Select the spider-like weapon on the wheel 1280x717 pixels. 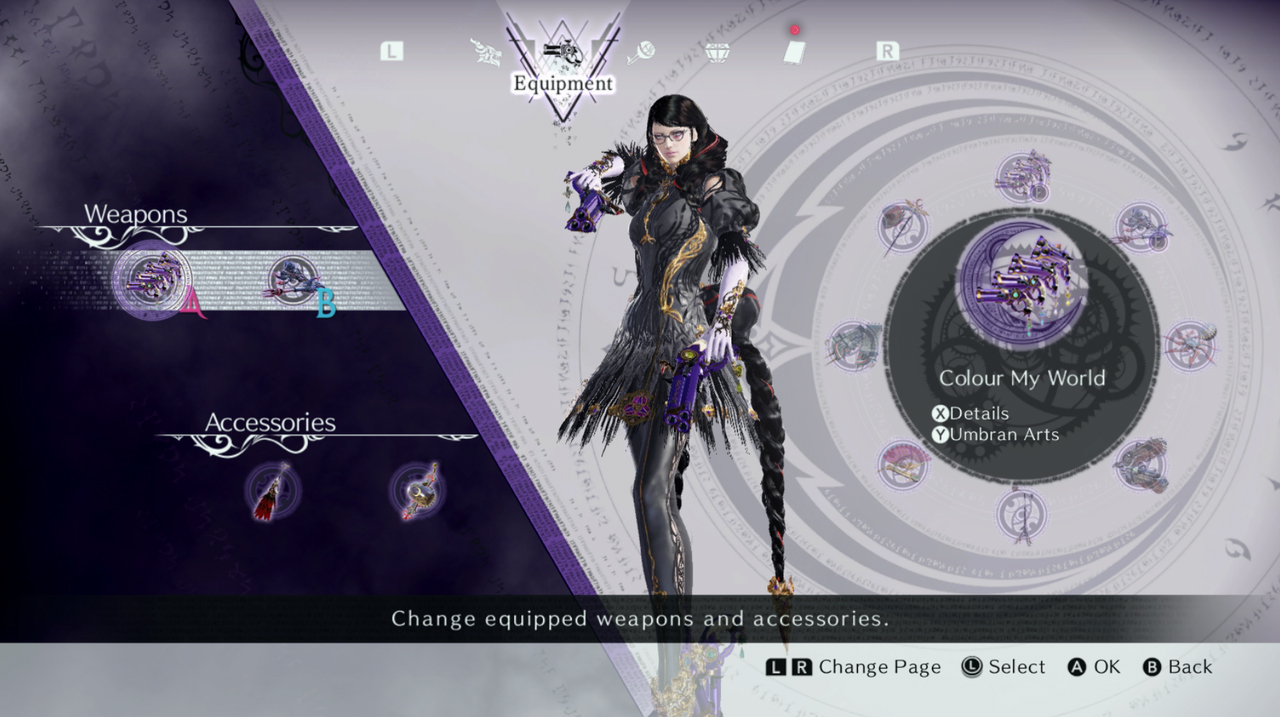[1190, 345]
